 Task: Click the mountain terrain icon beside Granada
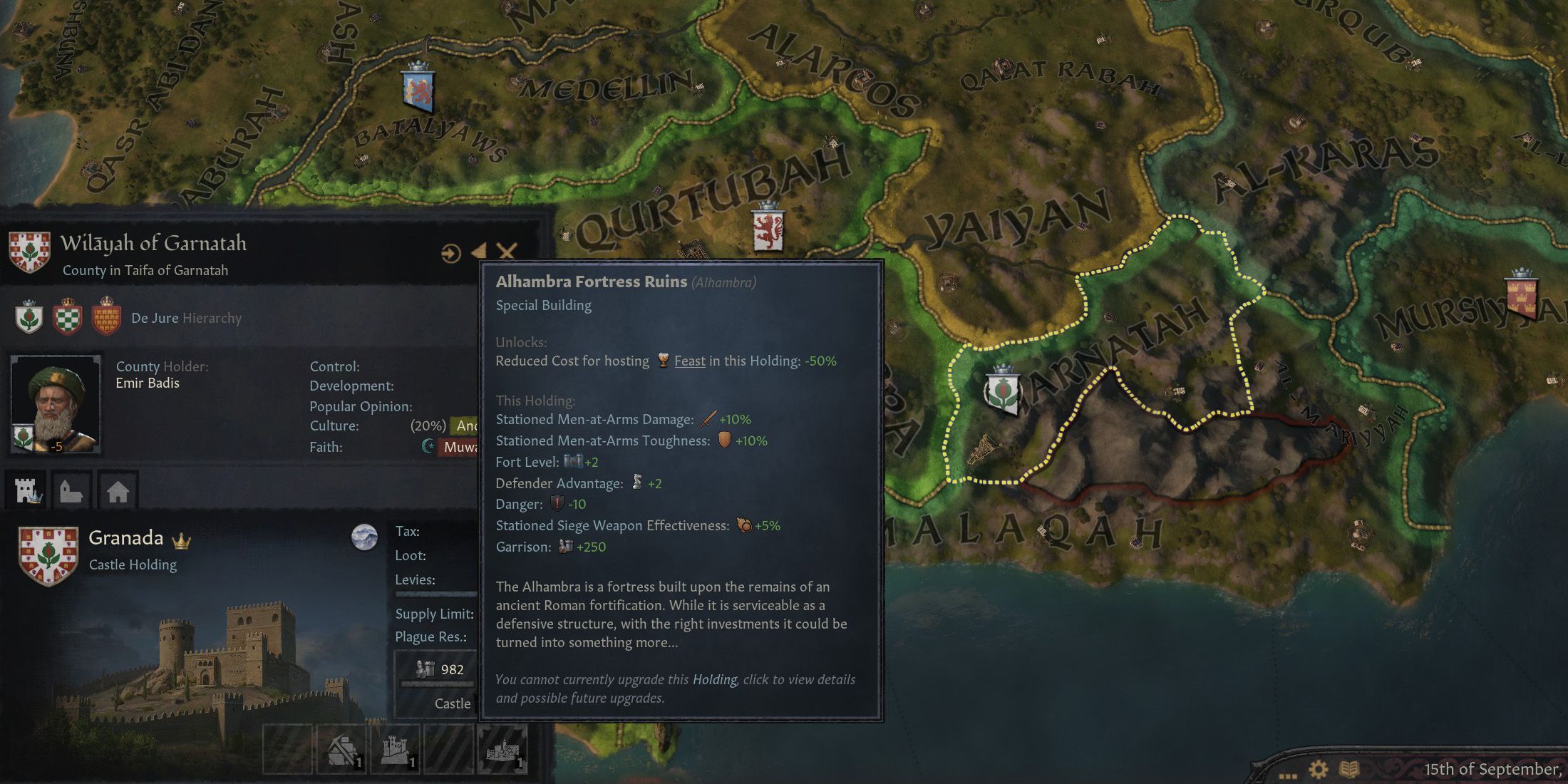tap(365, 538)
